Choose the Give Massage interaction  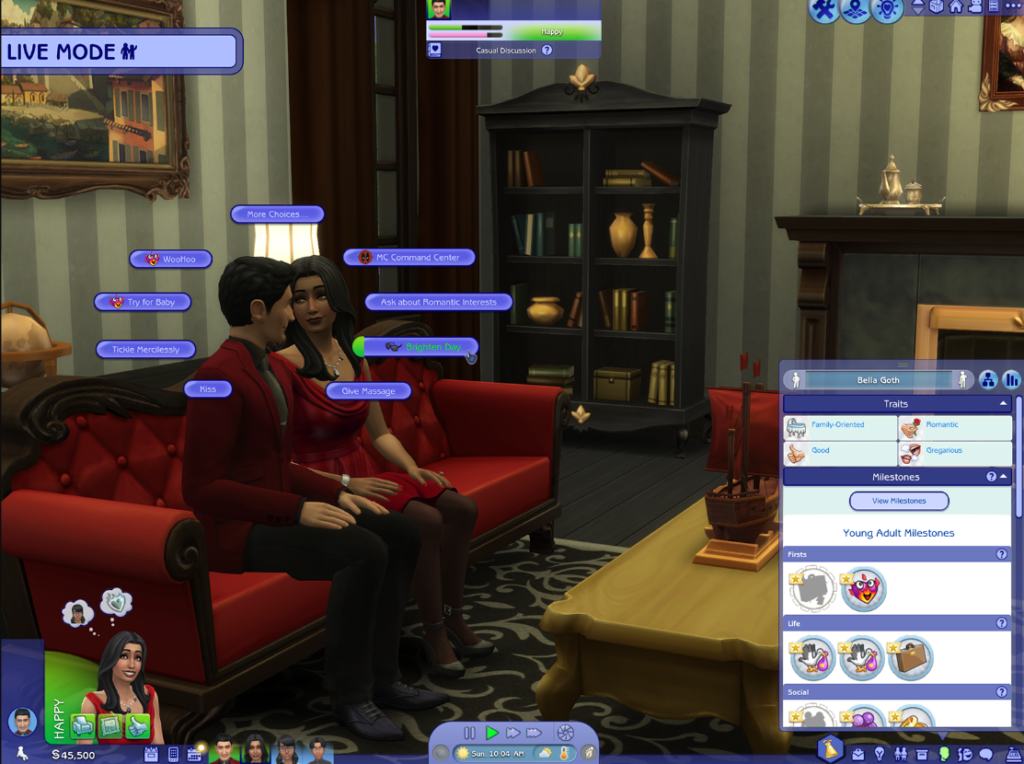coord(368,391)
